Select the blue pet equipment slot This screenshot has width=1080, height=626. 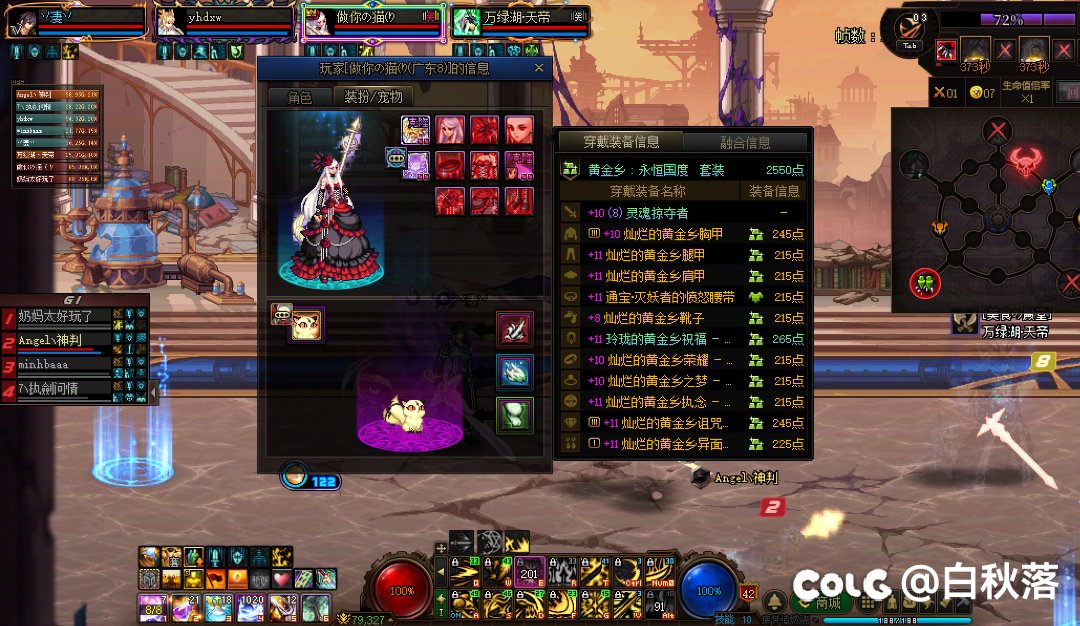click(x=515, y=372)
